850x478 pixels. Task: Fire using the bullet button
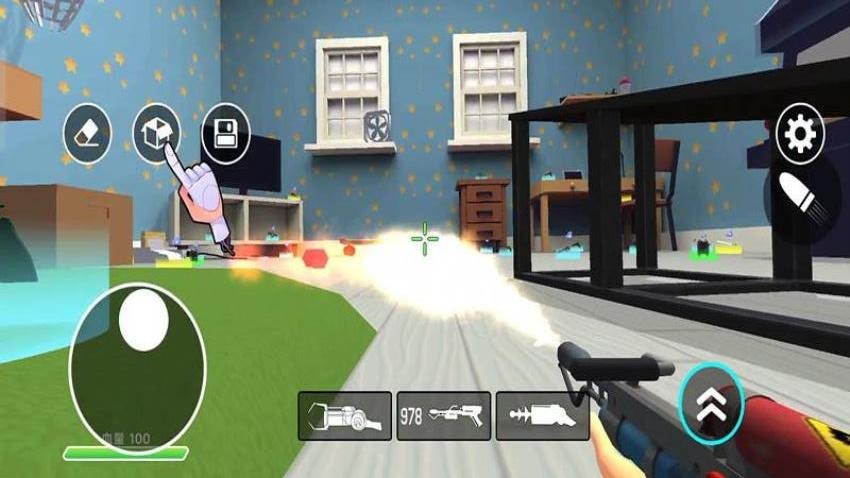(x=802, y=198)
